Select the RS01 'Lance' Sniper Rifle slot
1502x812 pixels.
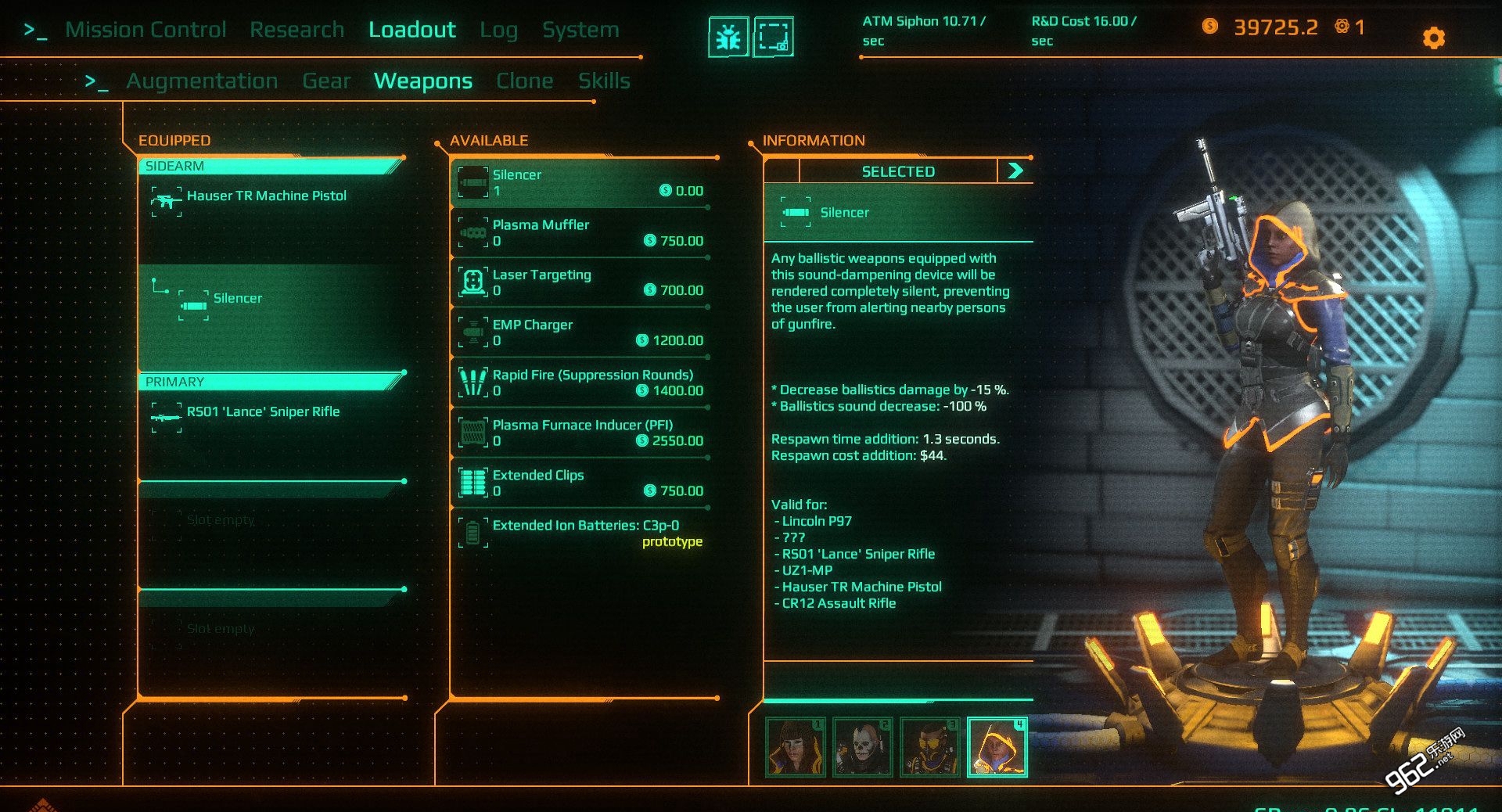263,412
